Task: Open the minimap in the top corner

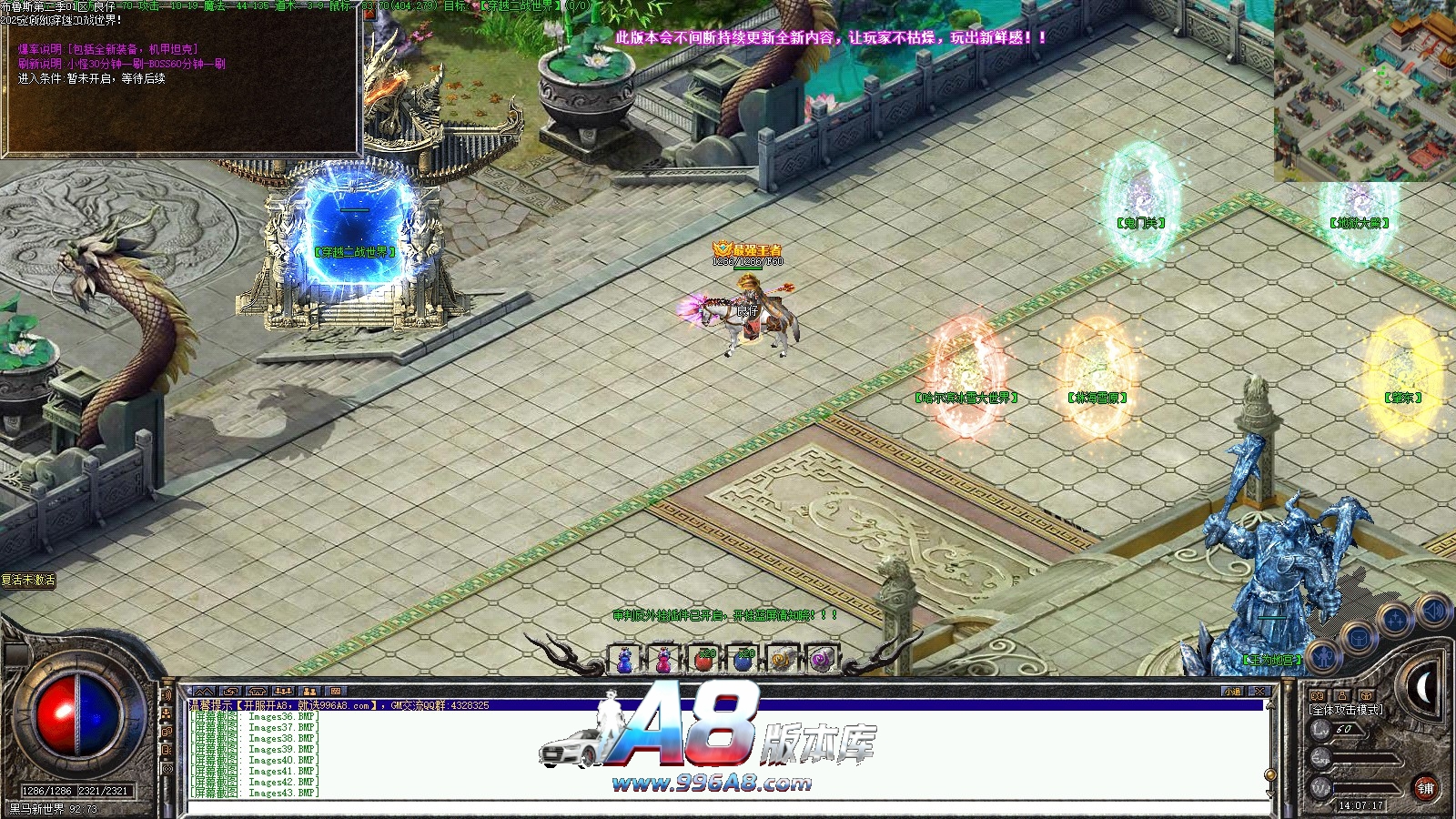Action: (x=1364, y=91)
